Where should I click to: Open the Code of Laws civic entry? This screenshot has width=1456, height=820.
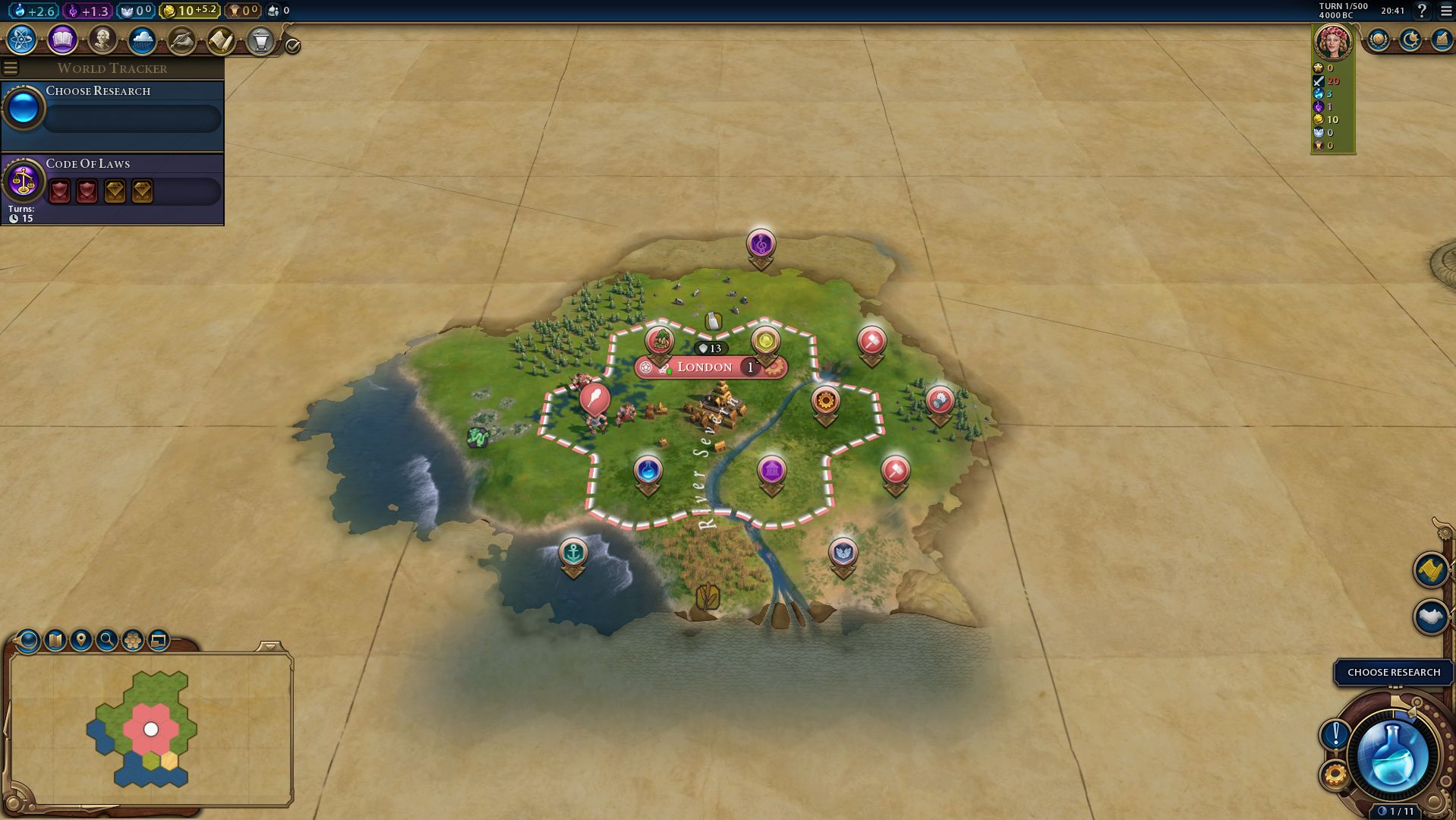(x=112, y=184)
